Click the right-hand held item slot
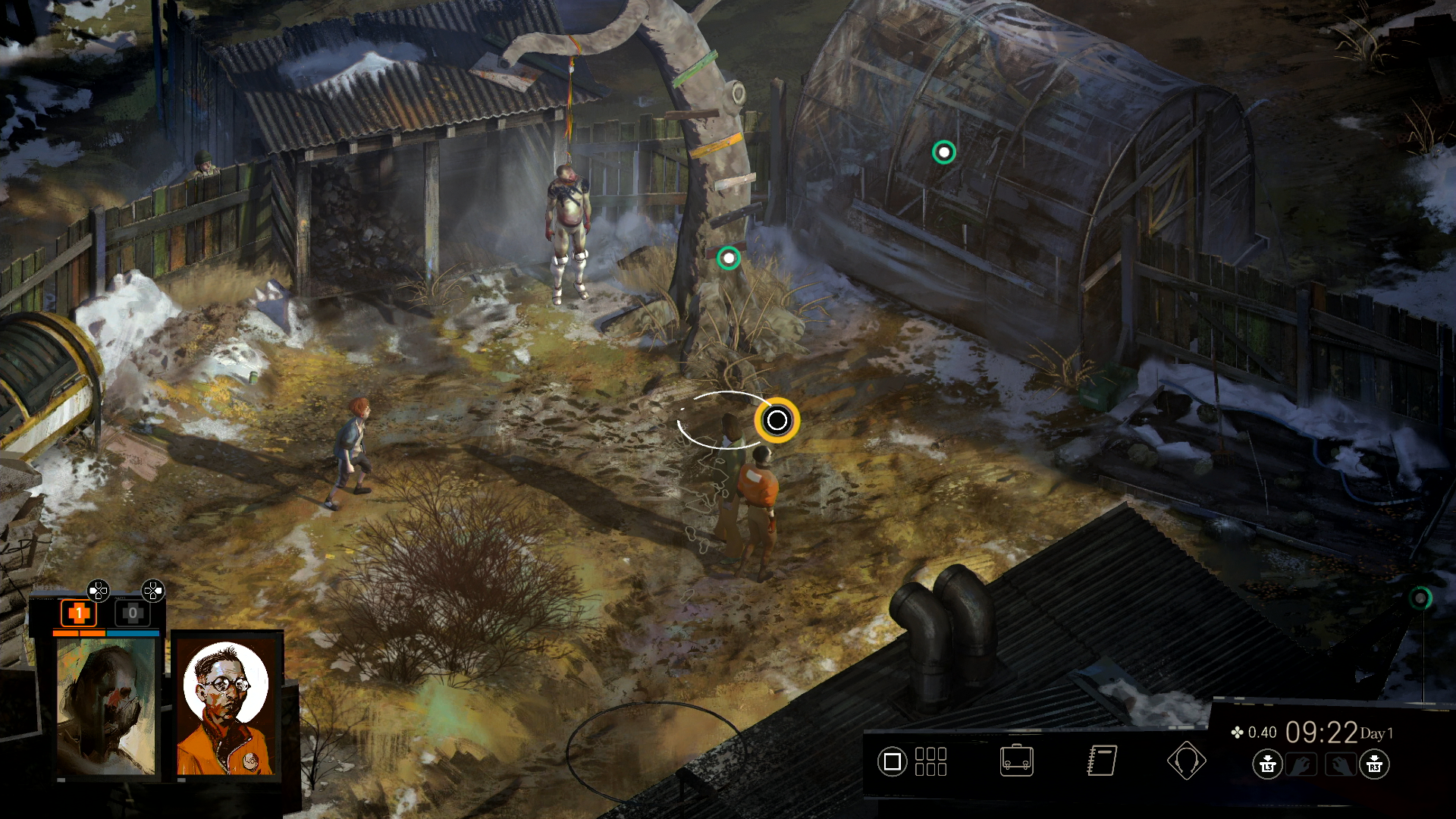Screen dimensions: 1456x819 tap(1339, 764)
